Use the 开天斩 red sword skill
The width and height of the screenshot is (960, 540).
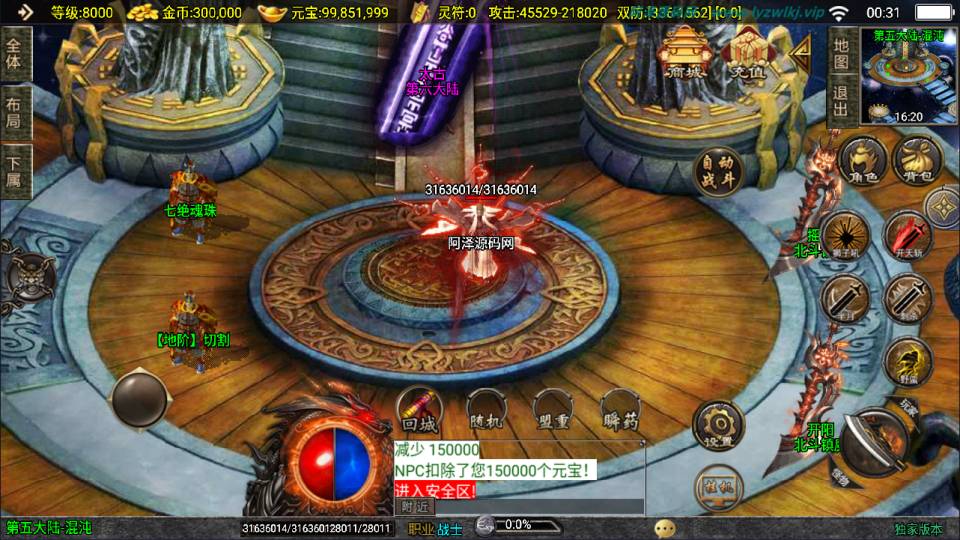click(908, 235)
